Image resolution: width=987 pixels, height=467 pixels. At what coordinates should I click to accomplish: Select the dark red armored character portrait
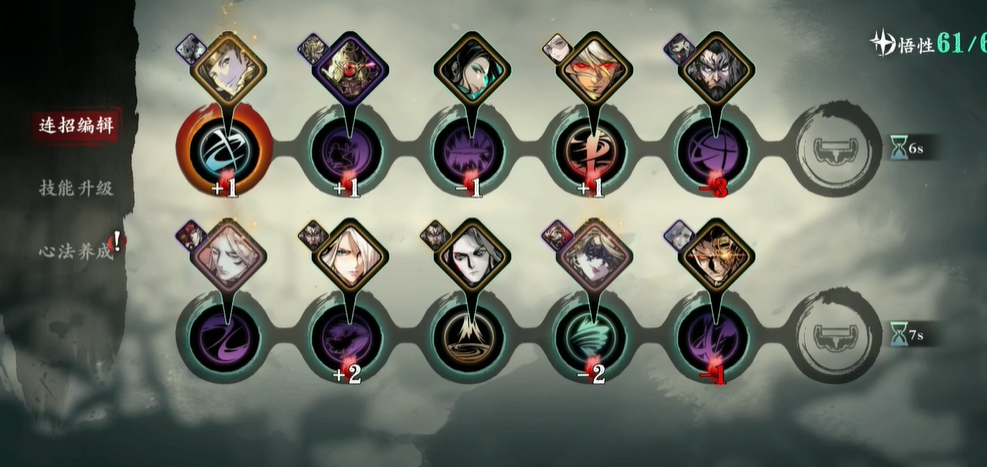tap(349, 70)
